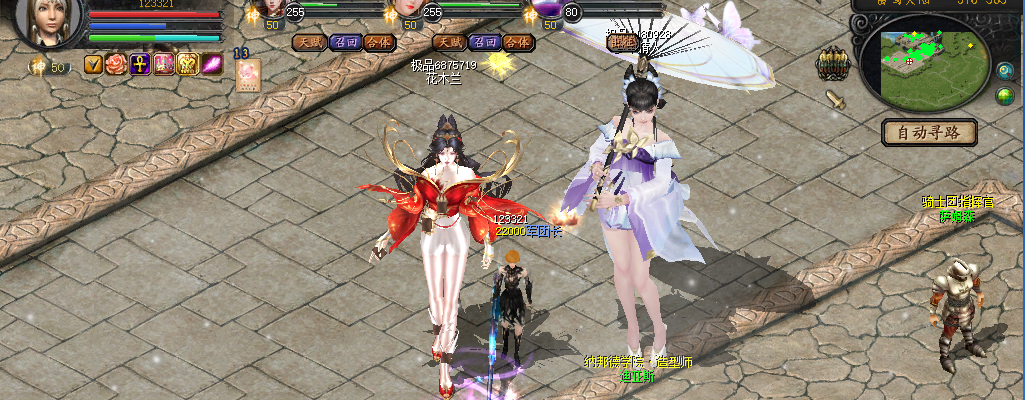Screen dimensions: 1025x400
Task: Open the green globe world map icon
Action: (x=1004, y=97)
